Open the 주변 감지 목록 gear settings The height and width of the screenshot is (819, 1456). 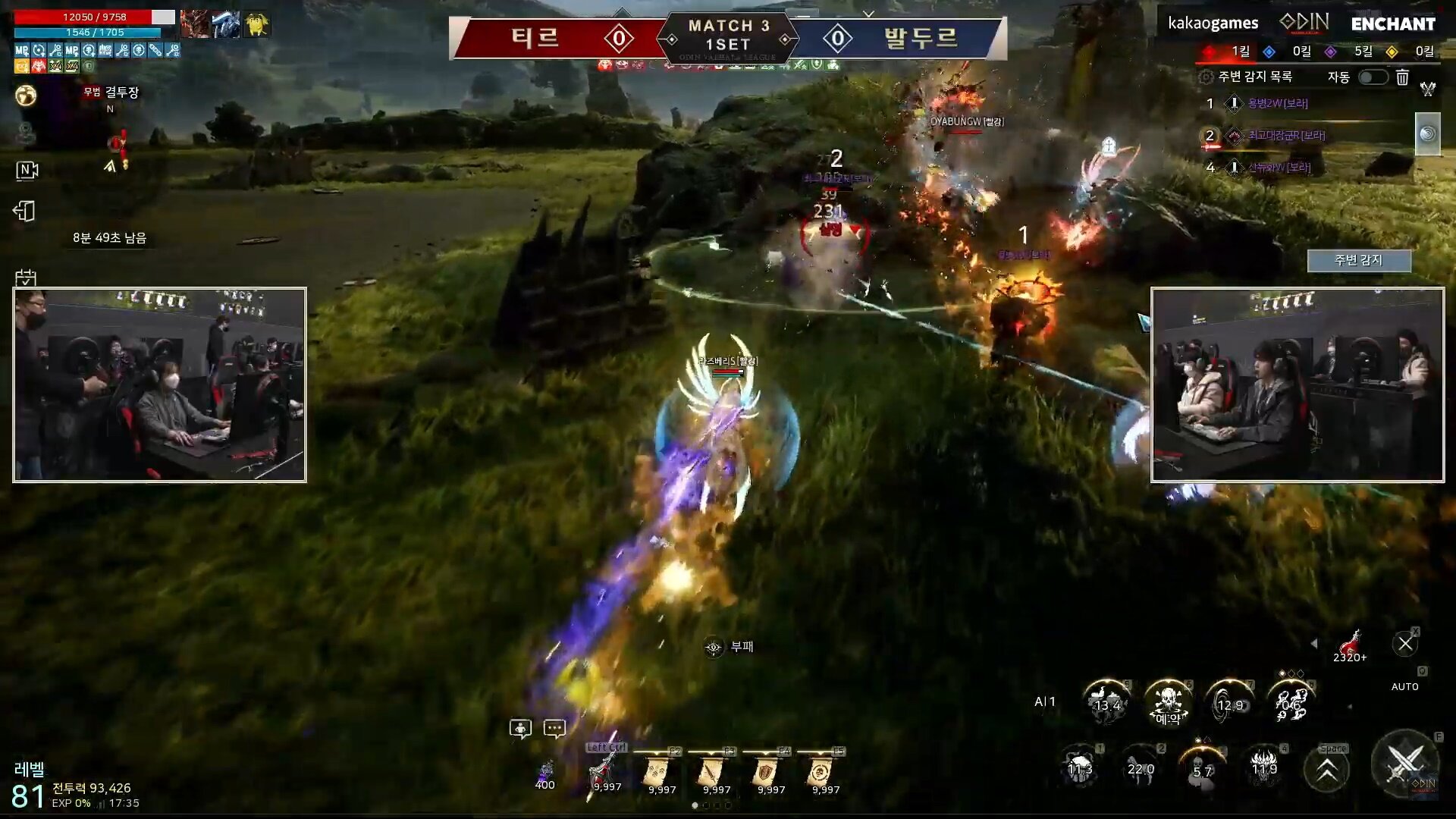coord(1206,77)
